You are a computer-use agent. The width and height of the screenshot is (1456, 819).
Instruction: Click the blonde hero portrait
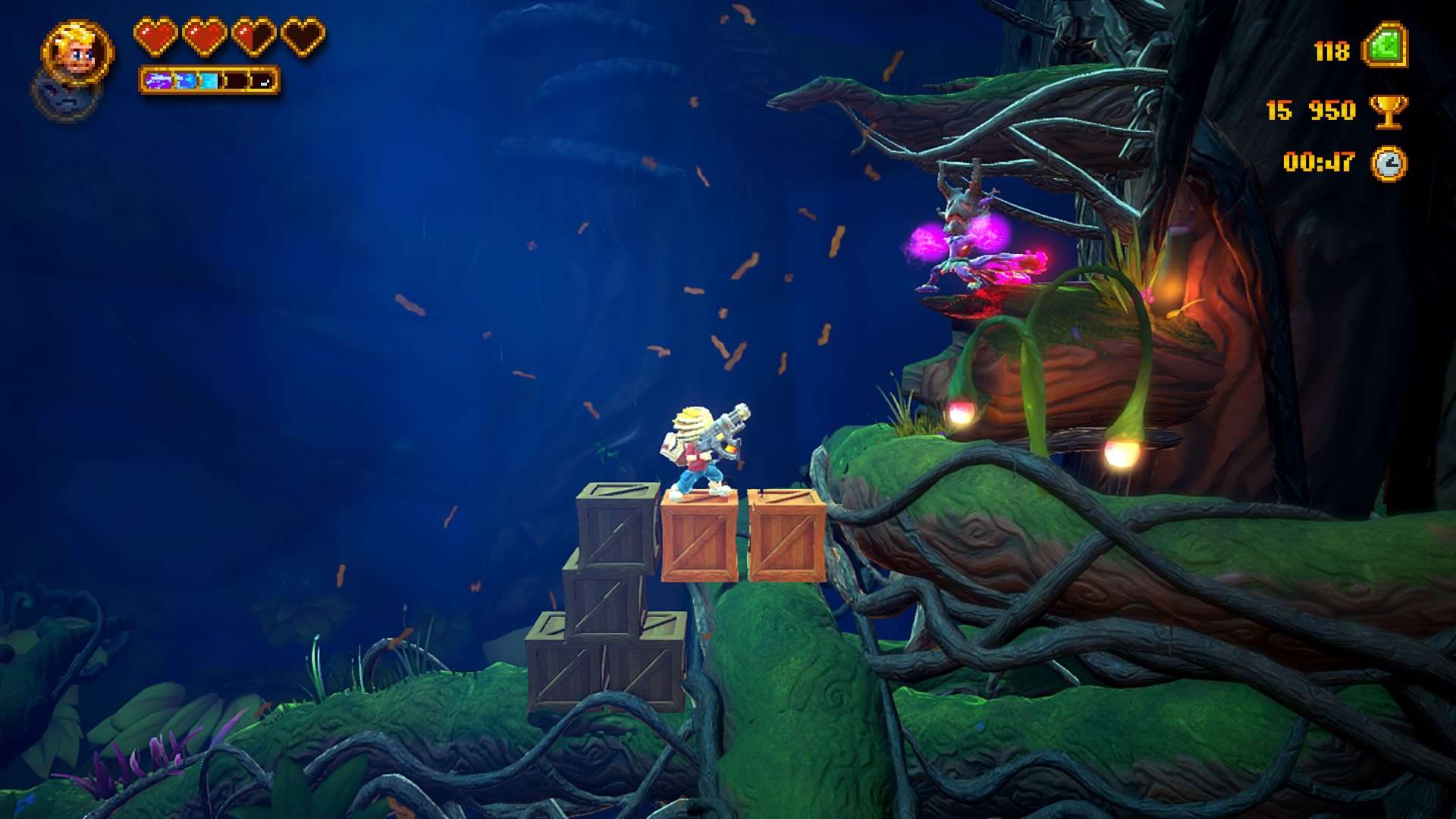click(x=77, y=52)
